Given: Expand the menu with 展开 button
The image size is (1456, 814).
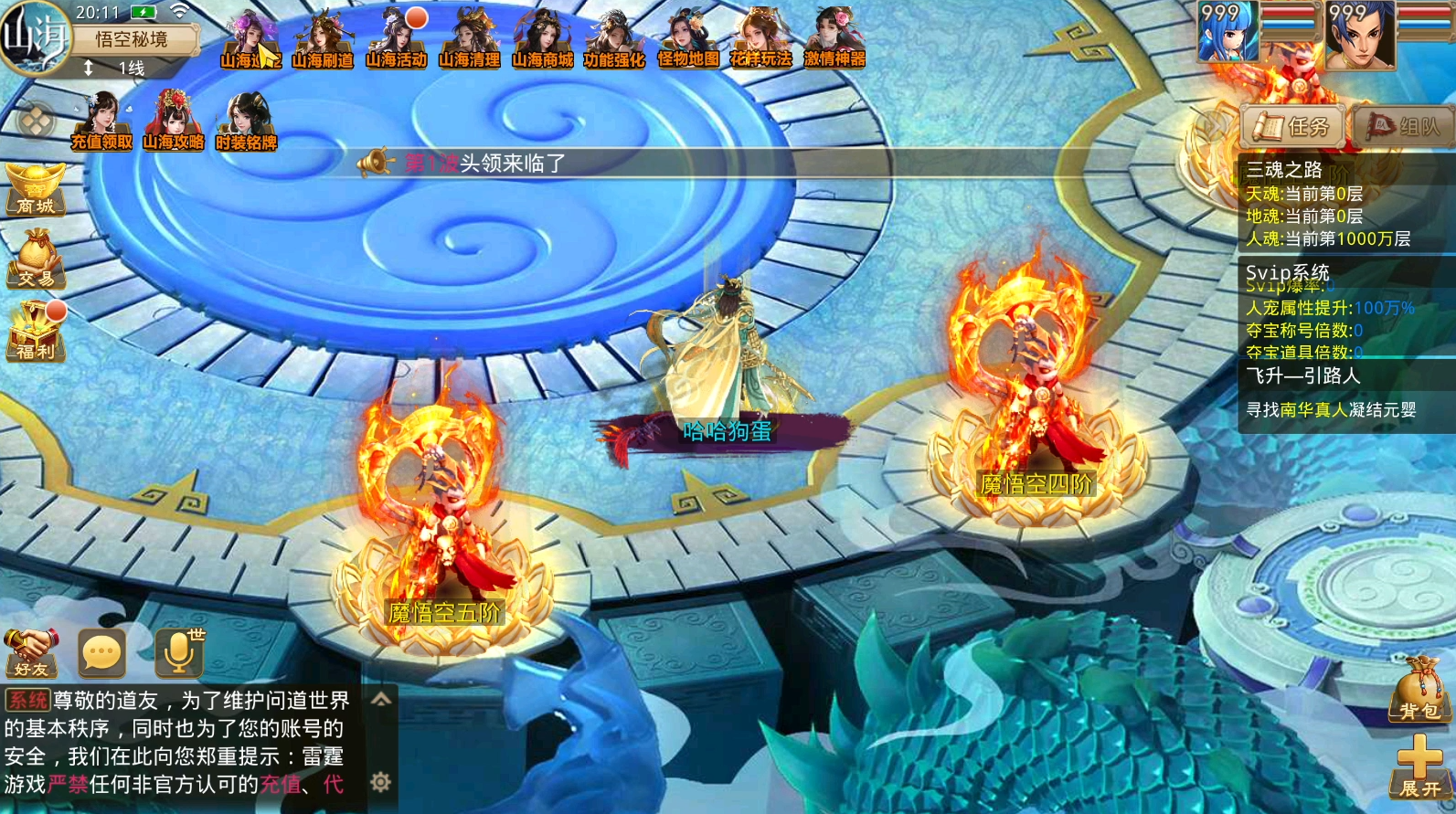Looking at the screenshot, I should click(1419, 768).
